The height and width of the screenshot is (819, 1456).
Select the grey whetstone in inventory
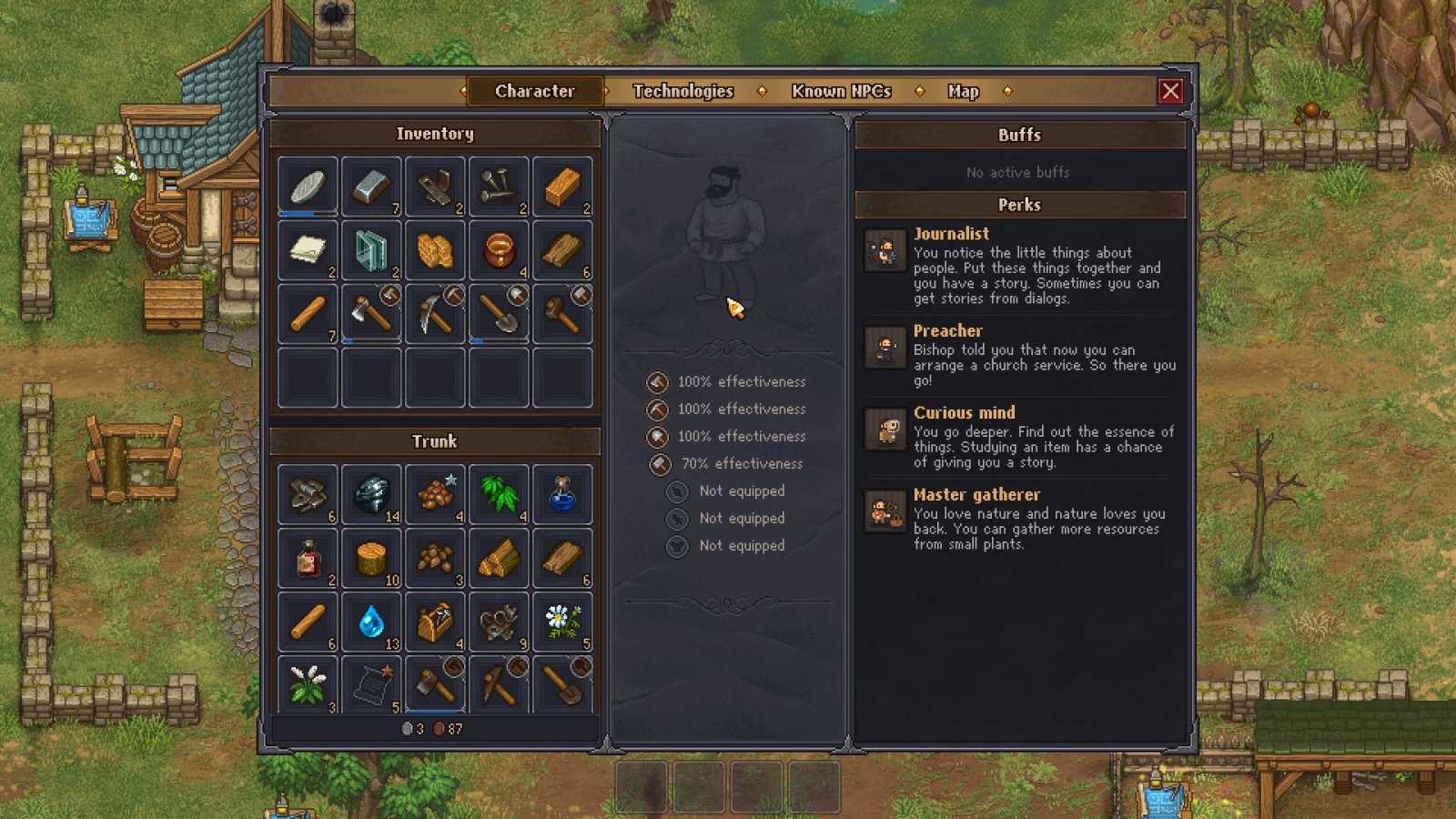click(x=308, y=187)
